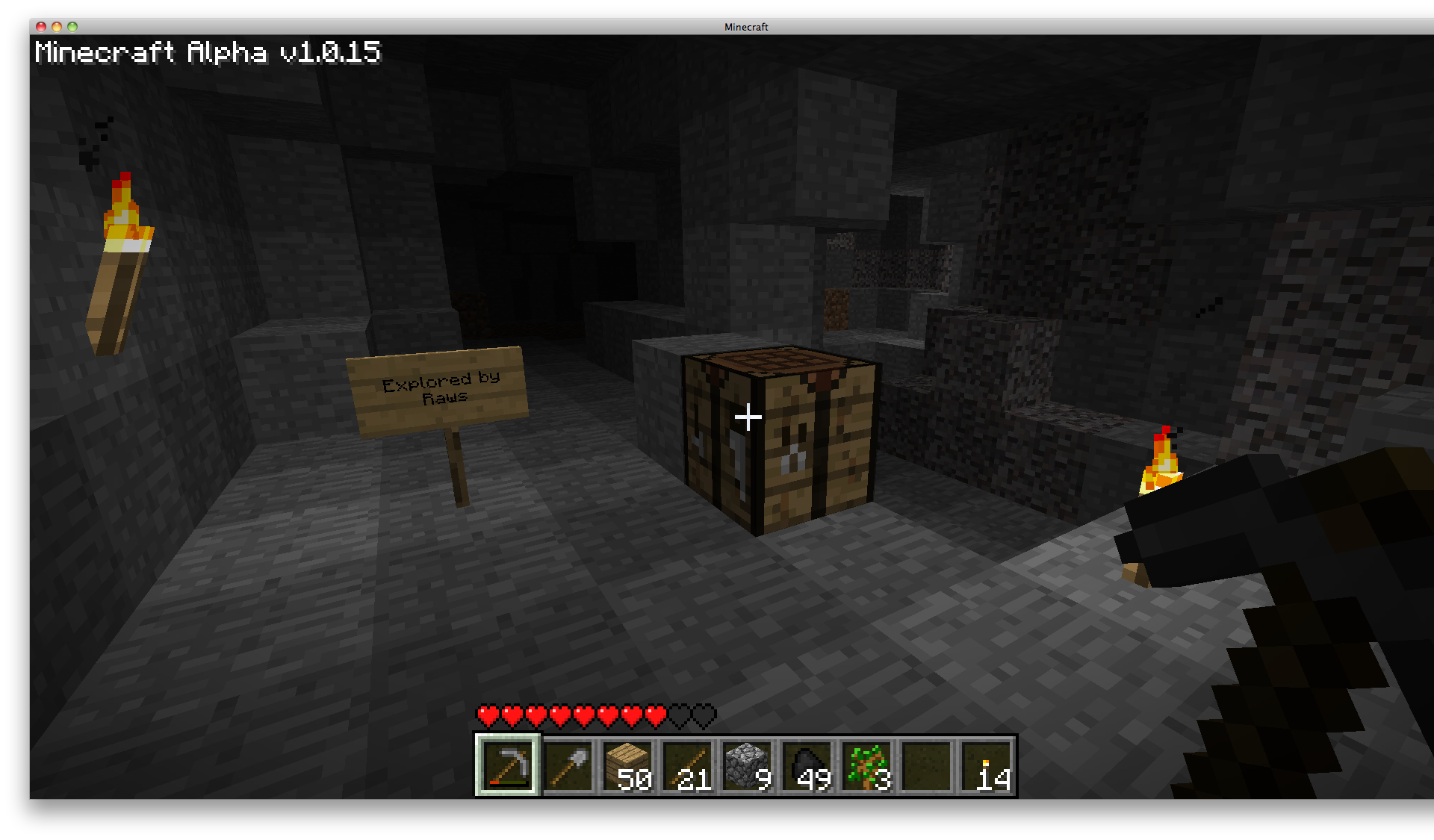Screen dimensions: 1434x840
Task: Choose the wooden planks stack of 50
Action: 627,765
